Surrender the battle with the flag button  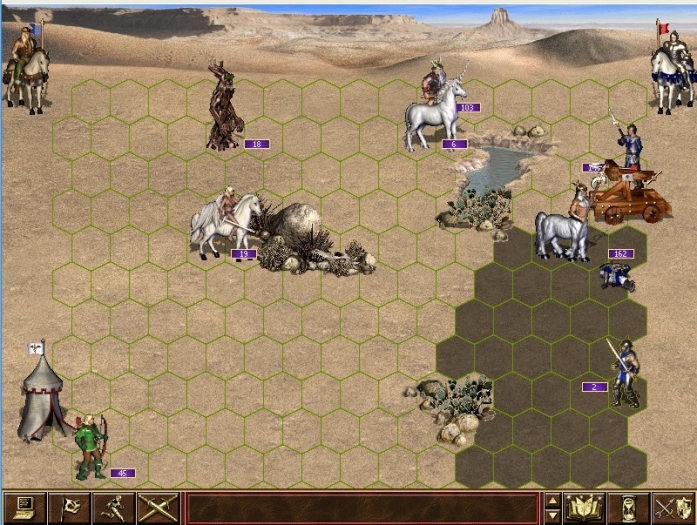71,508
